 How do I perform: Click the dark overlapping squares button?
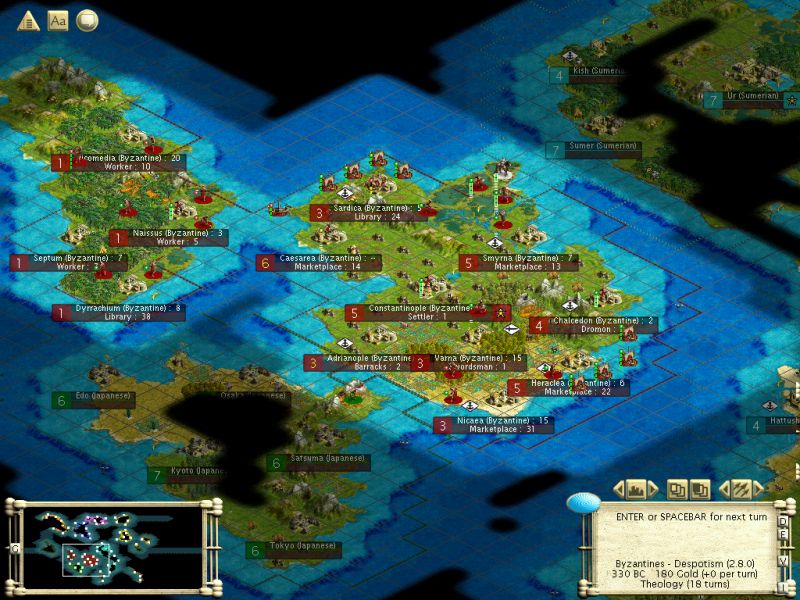[x=700, y=489]
